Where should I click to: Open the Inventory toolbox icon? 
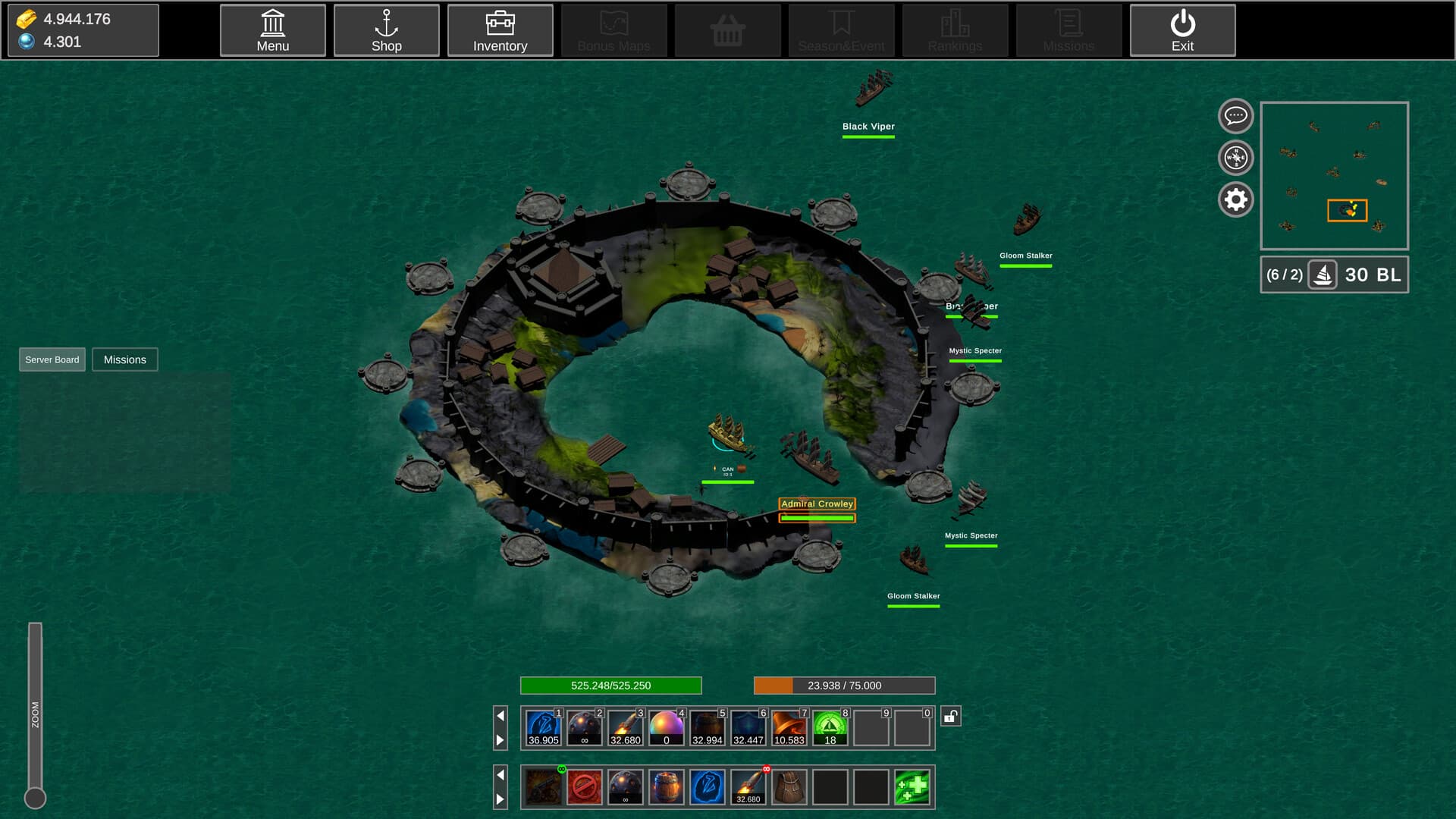tap(500, 30)
